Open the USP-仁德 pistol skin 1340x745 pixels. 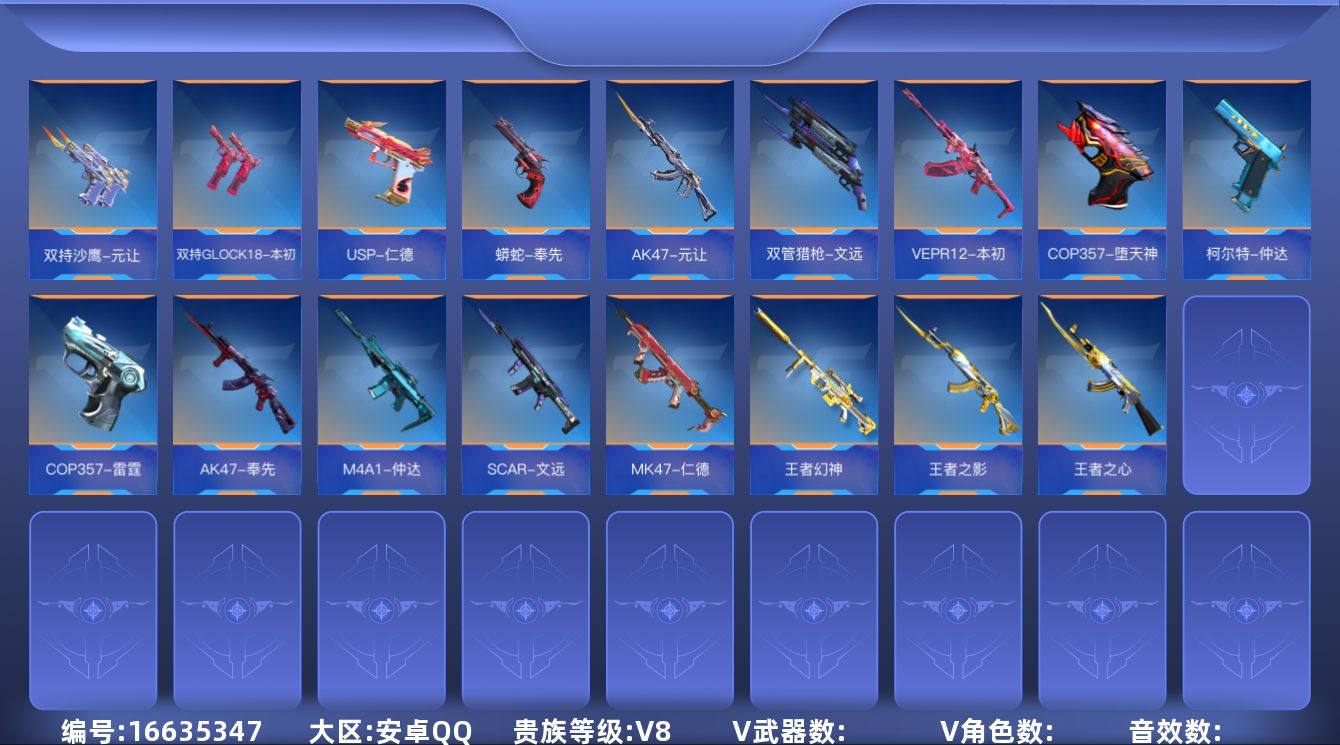(381, 175)
